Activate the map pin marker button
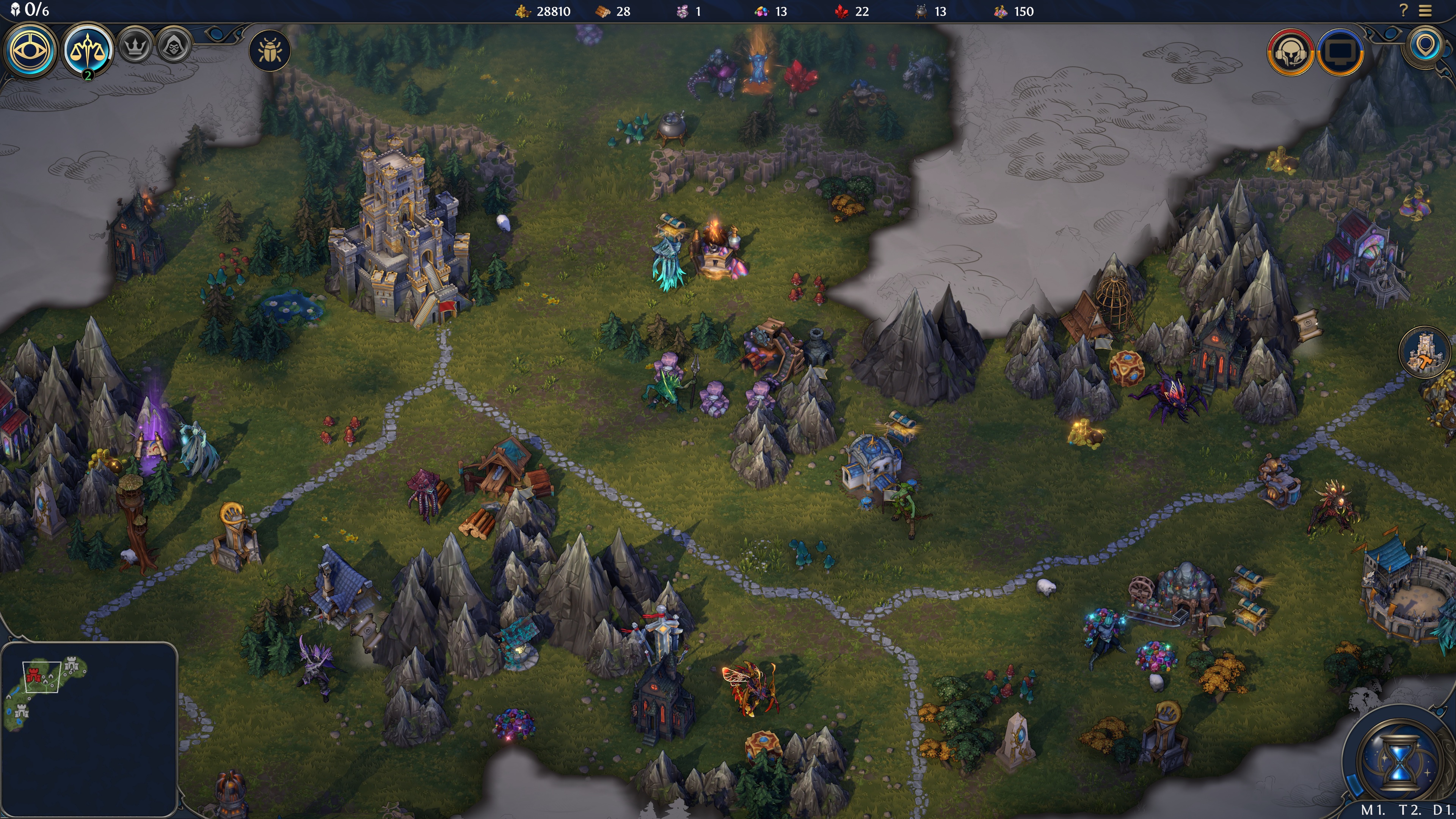 pyautogui.click(x=1426, y=45)
